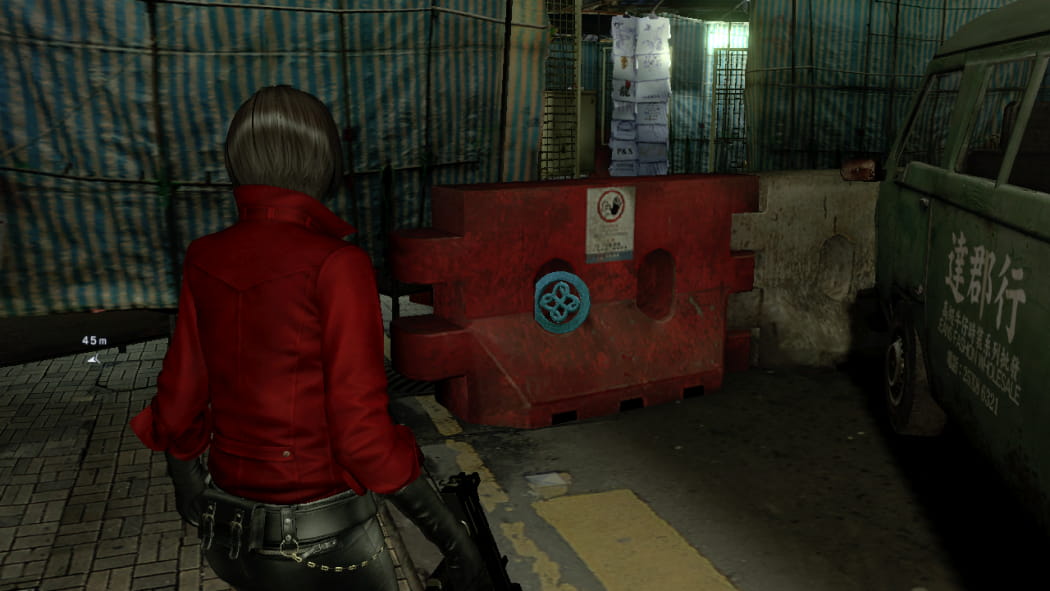Screen dimensions: 1050x591
Task: Click the objective waypoint arrow marker
Action: point(93,358)
